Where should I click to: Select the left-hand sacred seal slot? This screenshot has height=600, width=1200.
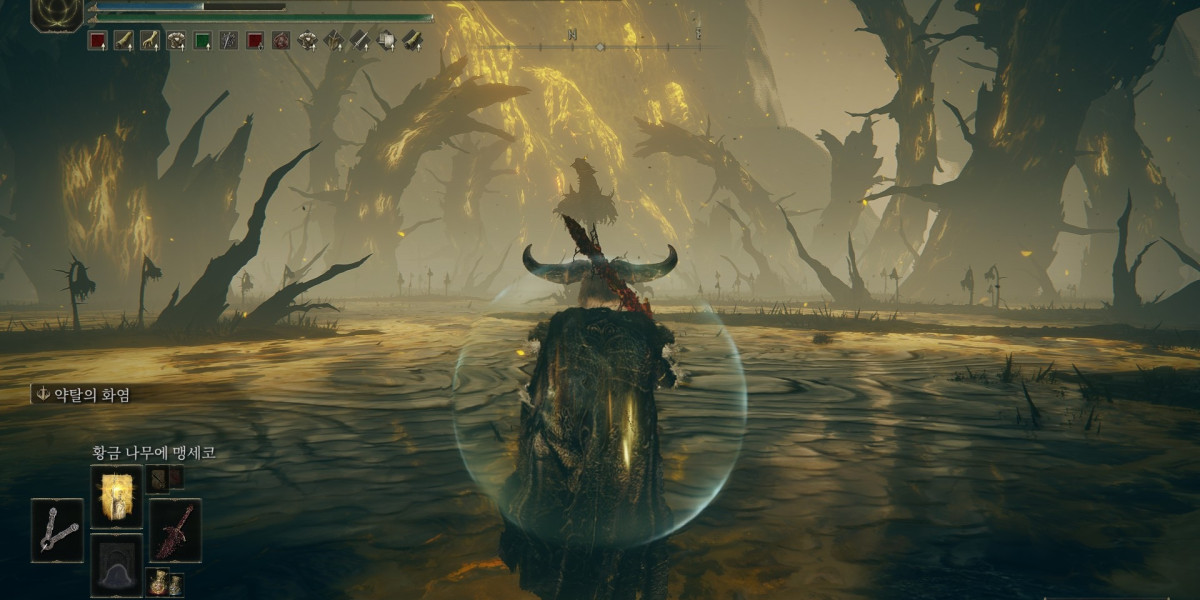(x=57, y=530)
